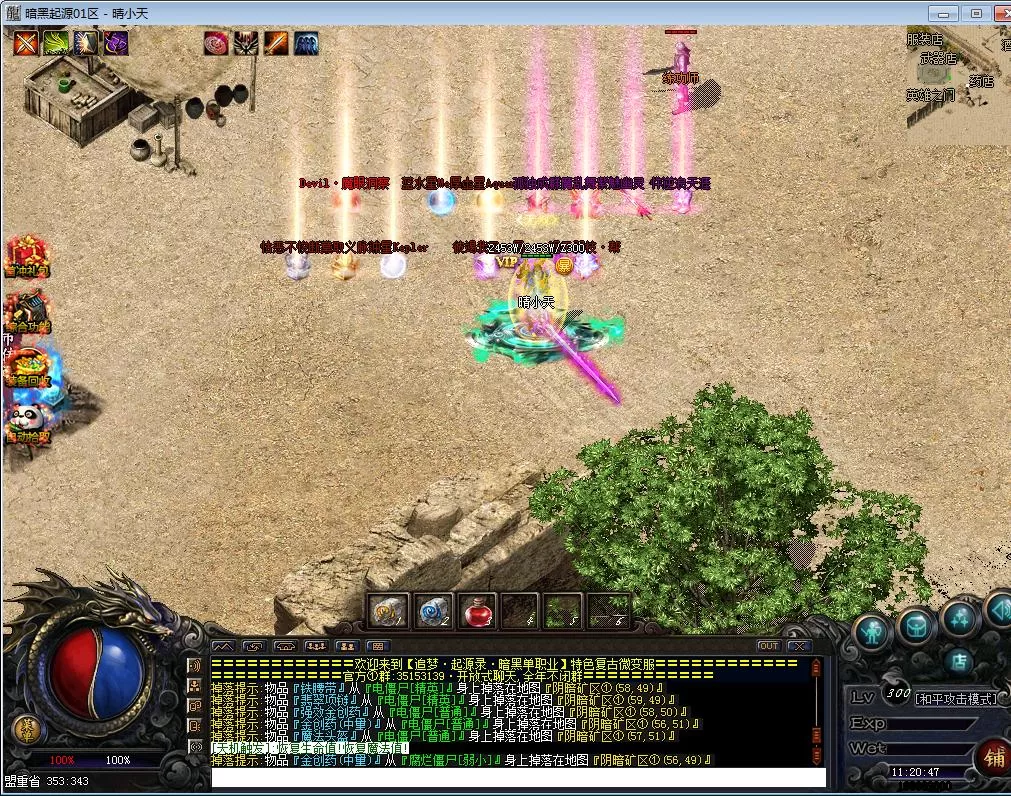This screenshot has height=796, width=1011.
Task: Open the 综合功能 menu icon
Action: pyautogui.click(x=27, y=310)
